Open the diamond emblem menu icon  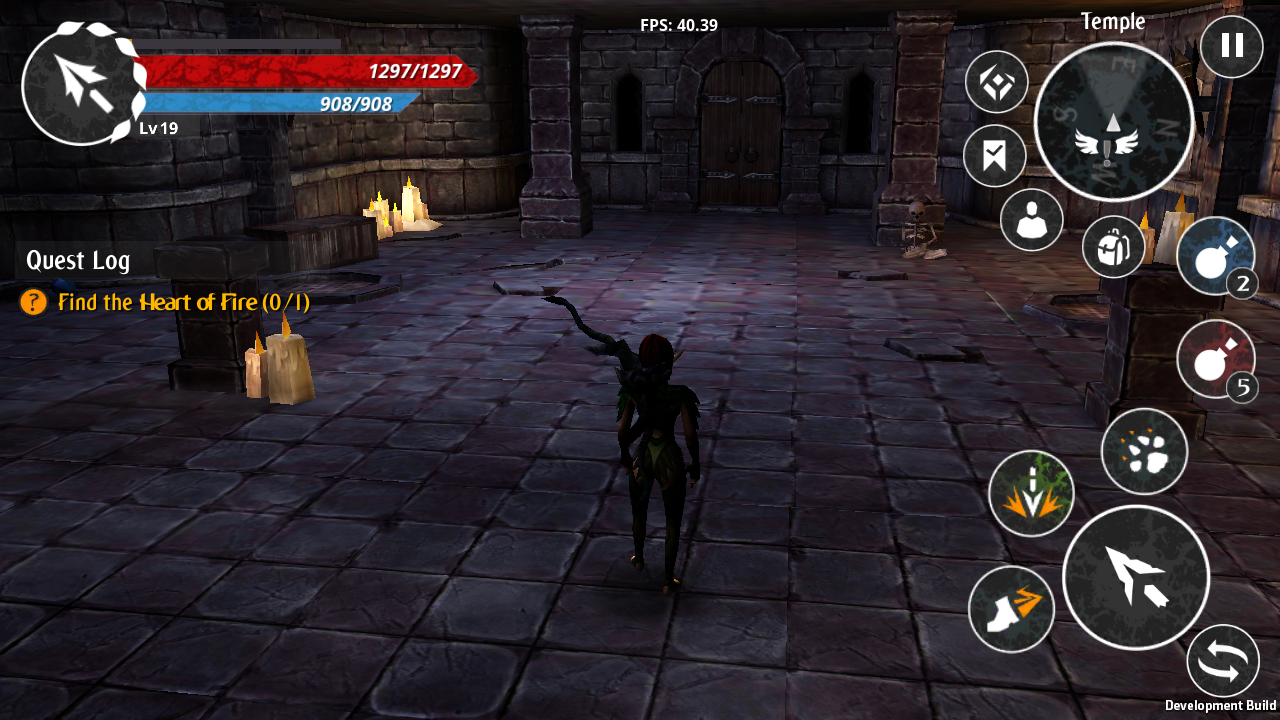click(997, 82)
